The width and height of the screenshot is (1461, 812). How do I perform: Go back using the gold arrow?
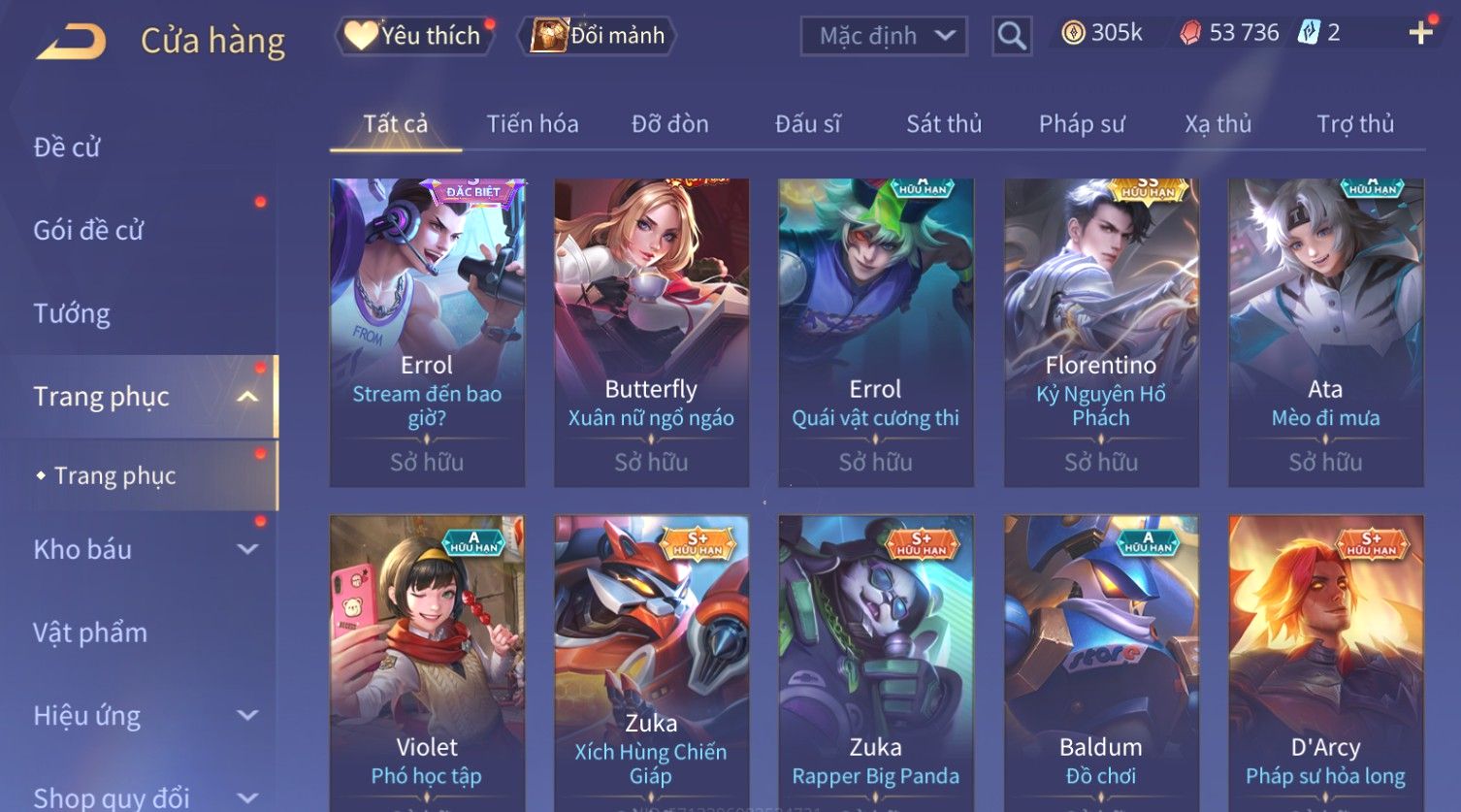(x=71, y=42)
